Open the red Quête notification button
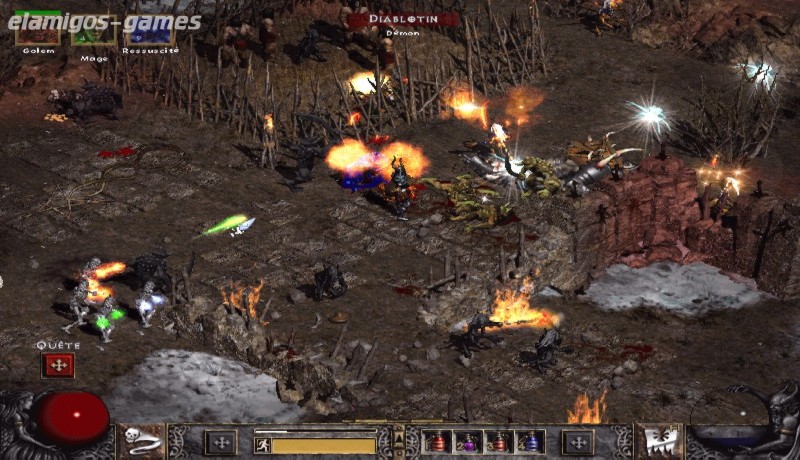This screenshot has height=460, width=800. 58,366
